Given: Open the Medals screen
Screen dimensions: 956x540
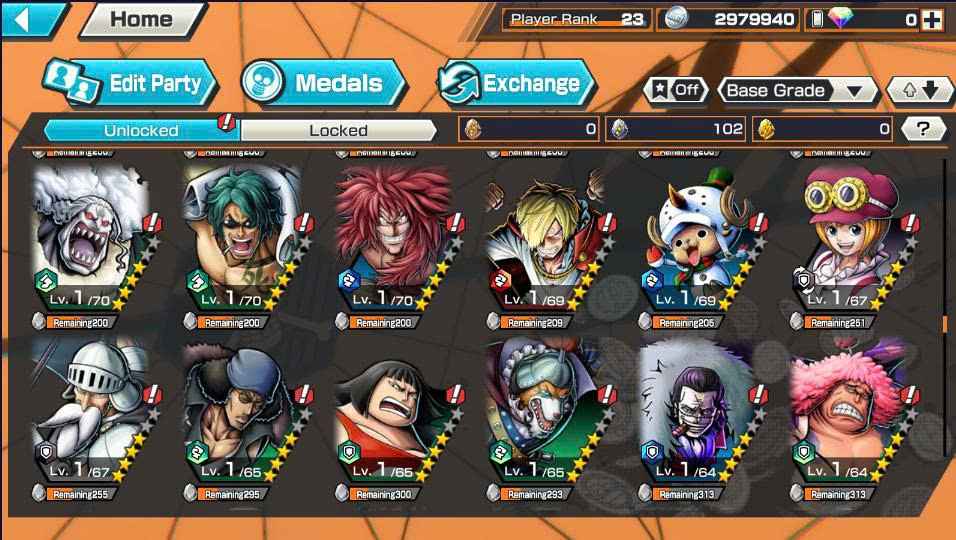Looking at the screenshot, I should coord(323,83).
